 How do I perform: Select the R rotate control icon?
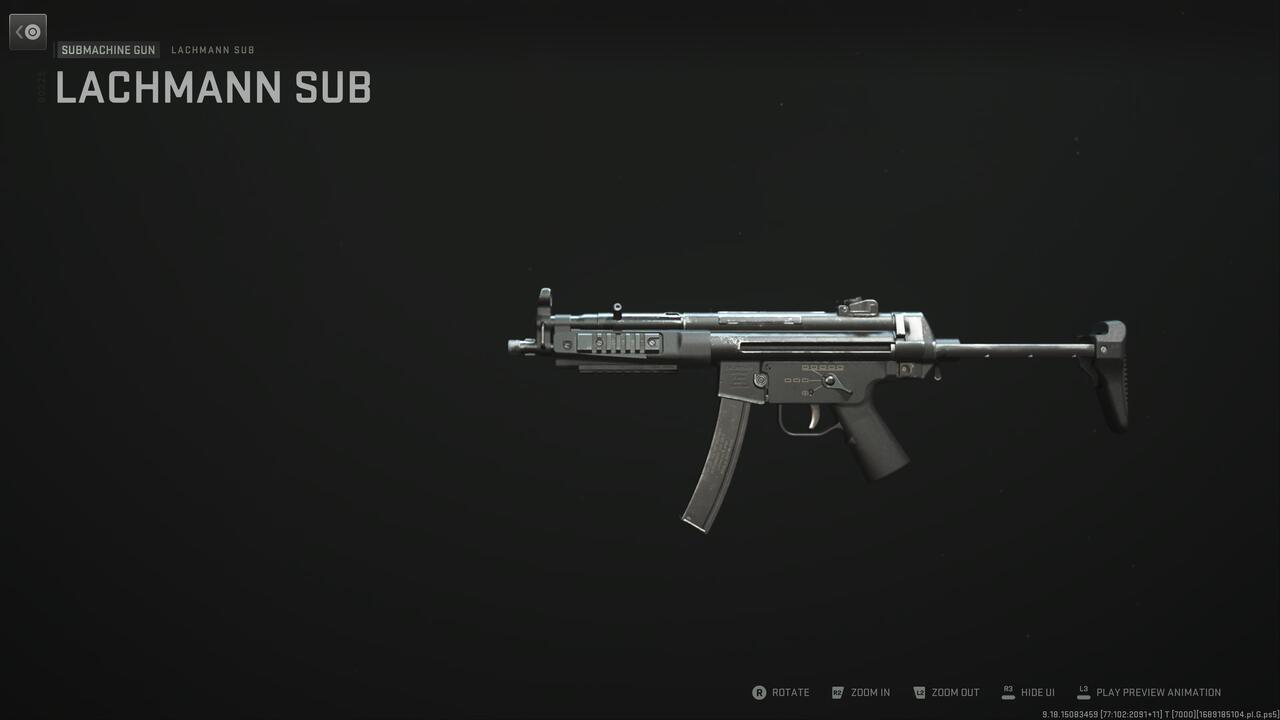761,692
